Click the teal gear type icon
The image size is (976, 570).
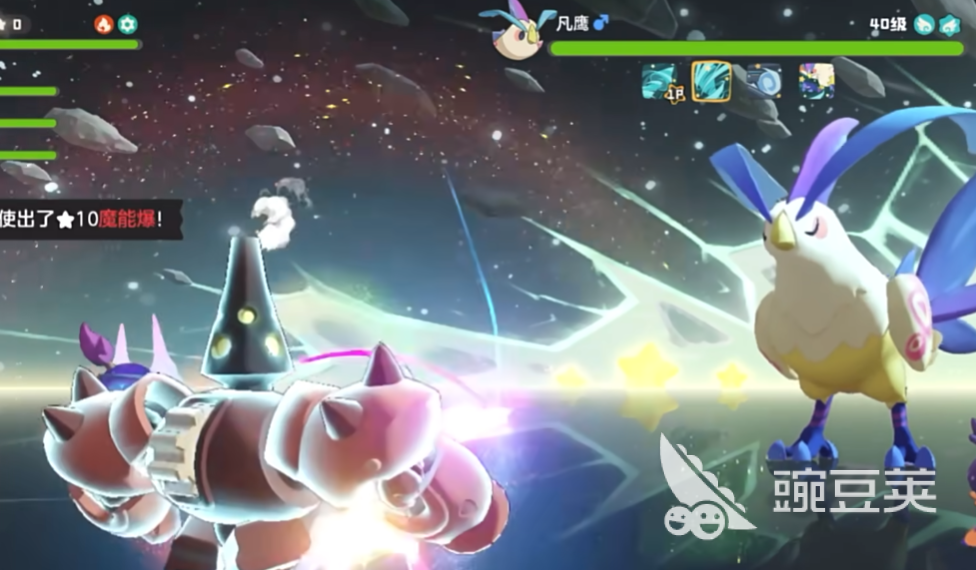click(x=128, y=24)
